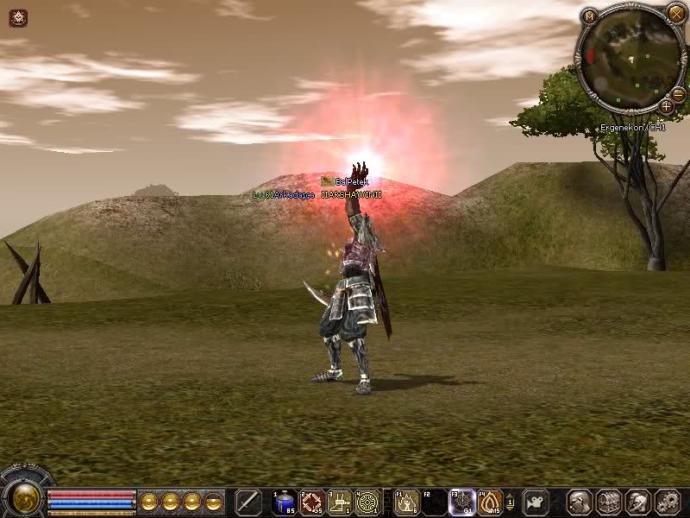Zoom in the minimap with the plus button
The width and height of the screenshot is (690, 518).
pyautogui.click(x=666, y=106)
